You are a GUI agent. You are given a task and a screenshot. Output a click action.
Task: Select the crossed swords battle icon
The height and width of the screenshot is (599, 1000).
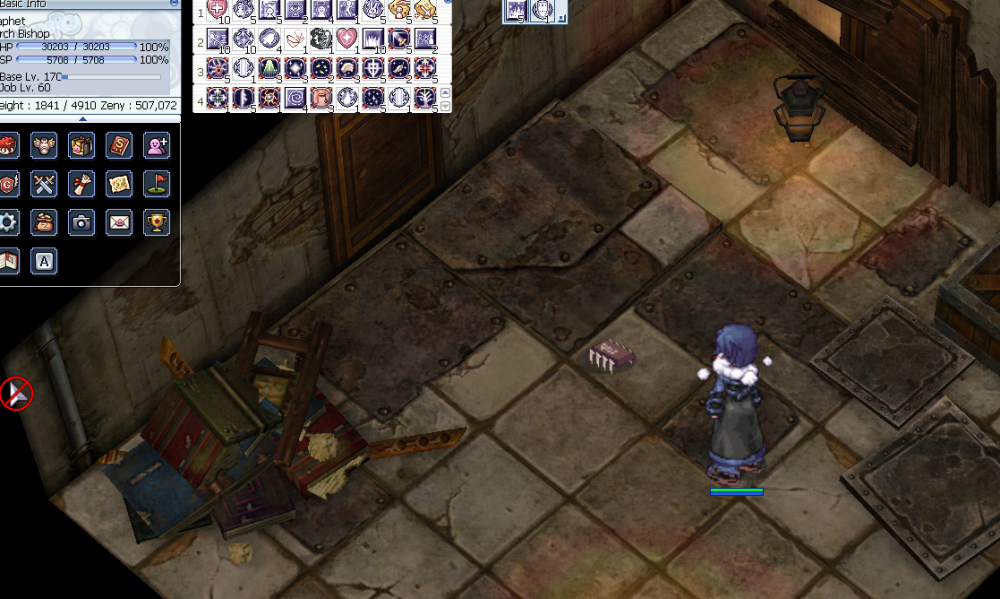[43, 184]
